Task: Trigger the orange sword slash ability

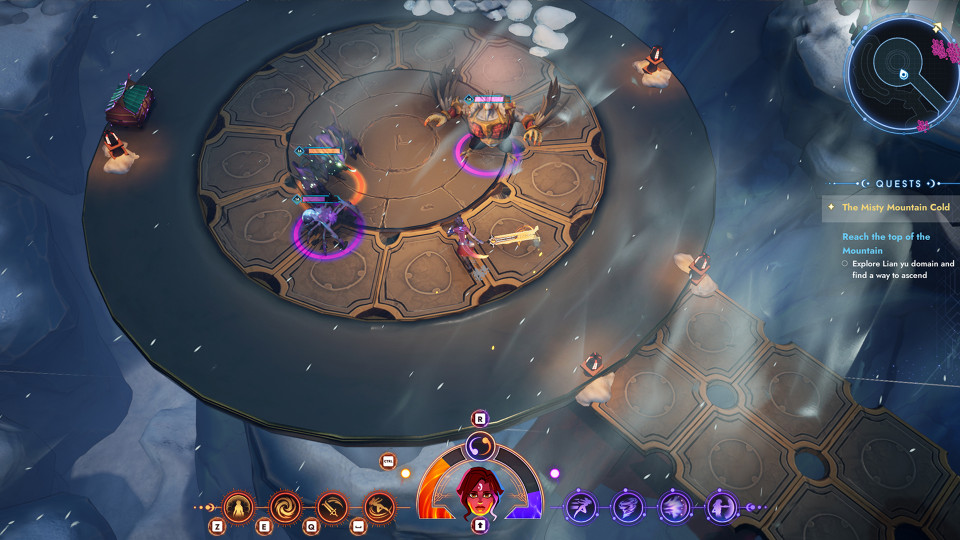Action: click(332, 507)
